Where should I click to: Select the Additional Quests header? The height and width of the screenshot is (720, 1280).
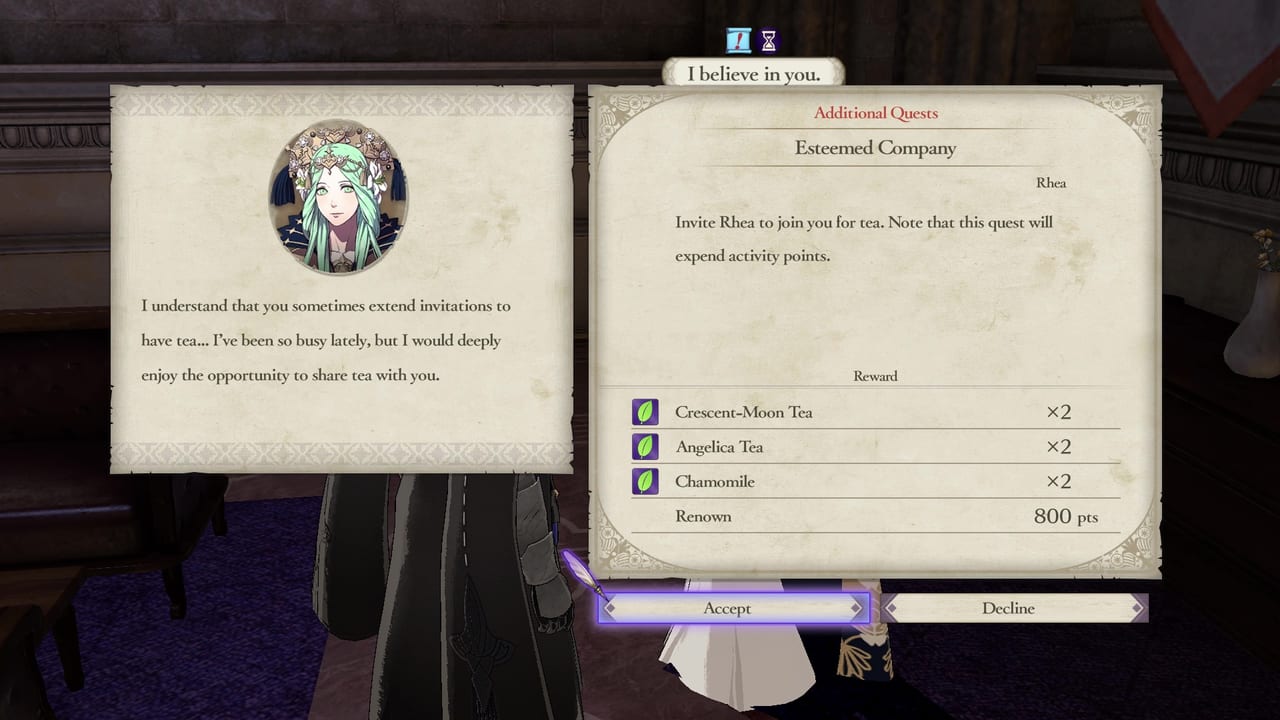pos(875,113)
